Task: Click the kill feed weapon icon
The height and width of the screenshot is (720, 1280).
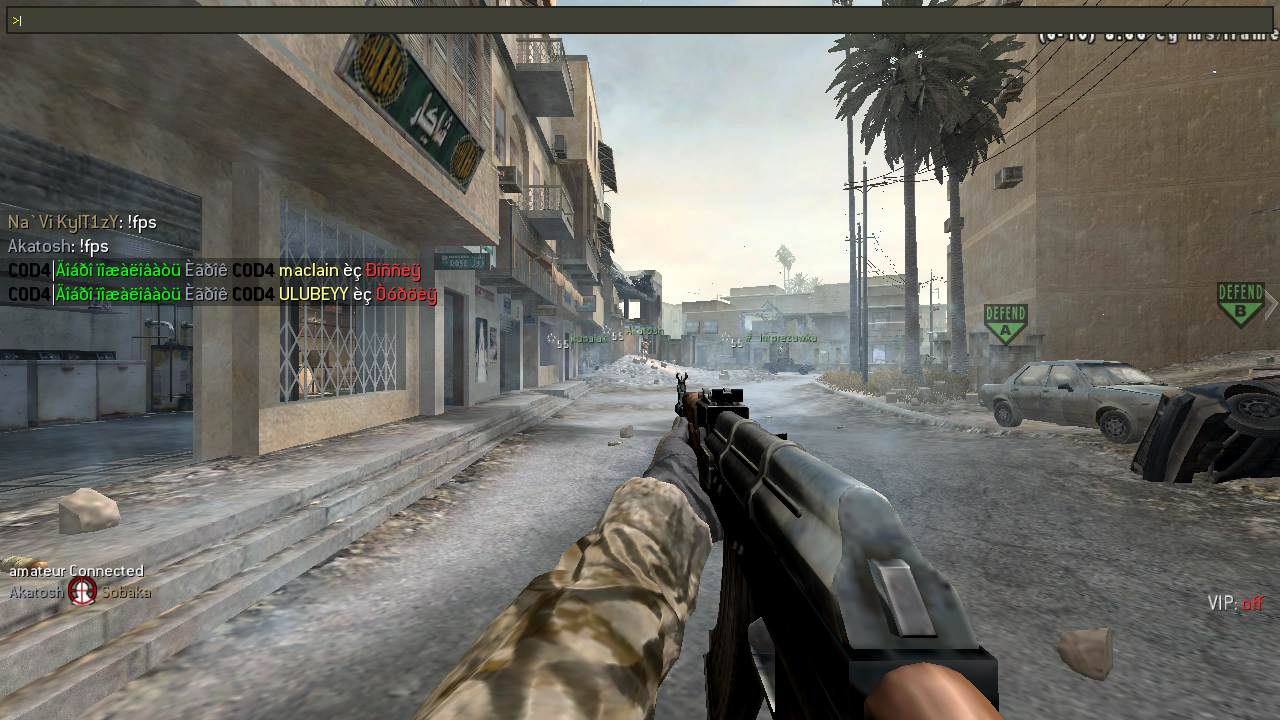Action: point(82,592)
